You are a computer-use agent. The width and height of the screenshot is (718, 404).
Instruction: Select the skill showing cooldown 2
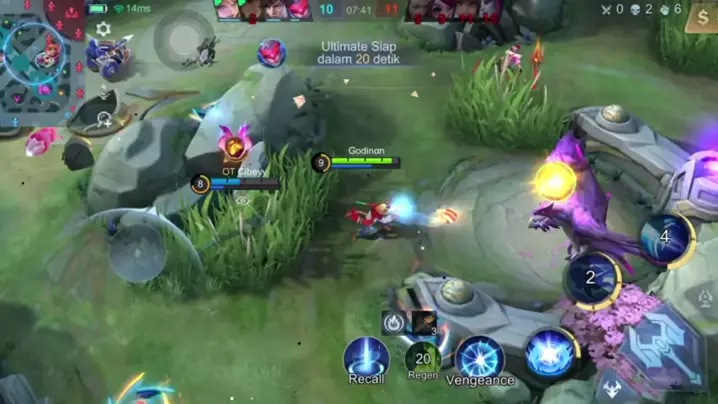point(592,278)
